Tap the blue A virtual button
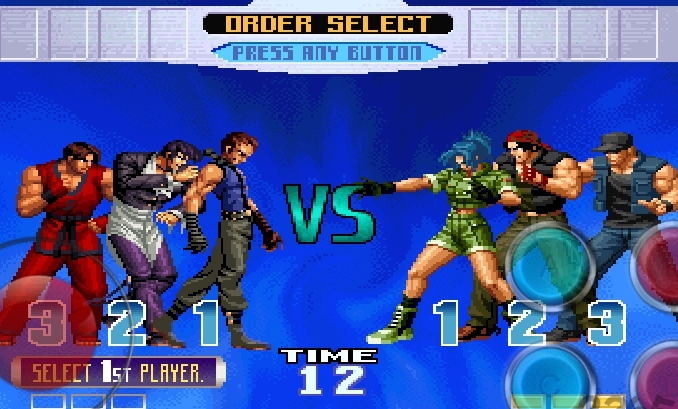This screenshot has width=678, height=409. pos(548,265)
